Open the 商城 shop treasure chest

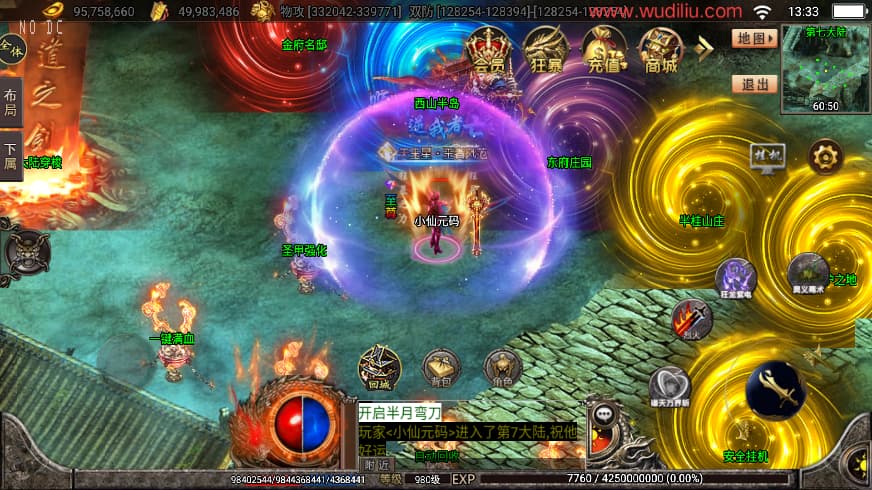click(661, 49)
